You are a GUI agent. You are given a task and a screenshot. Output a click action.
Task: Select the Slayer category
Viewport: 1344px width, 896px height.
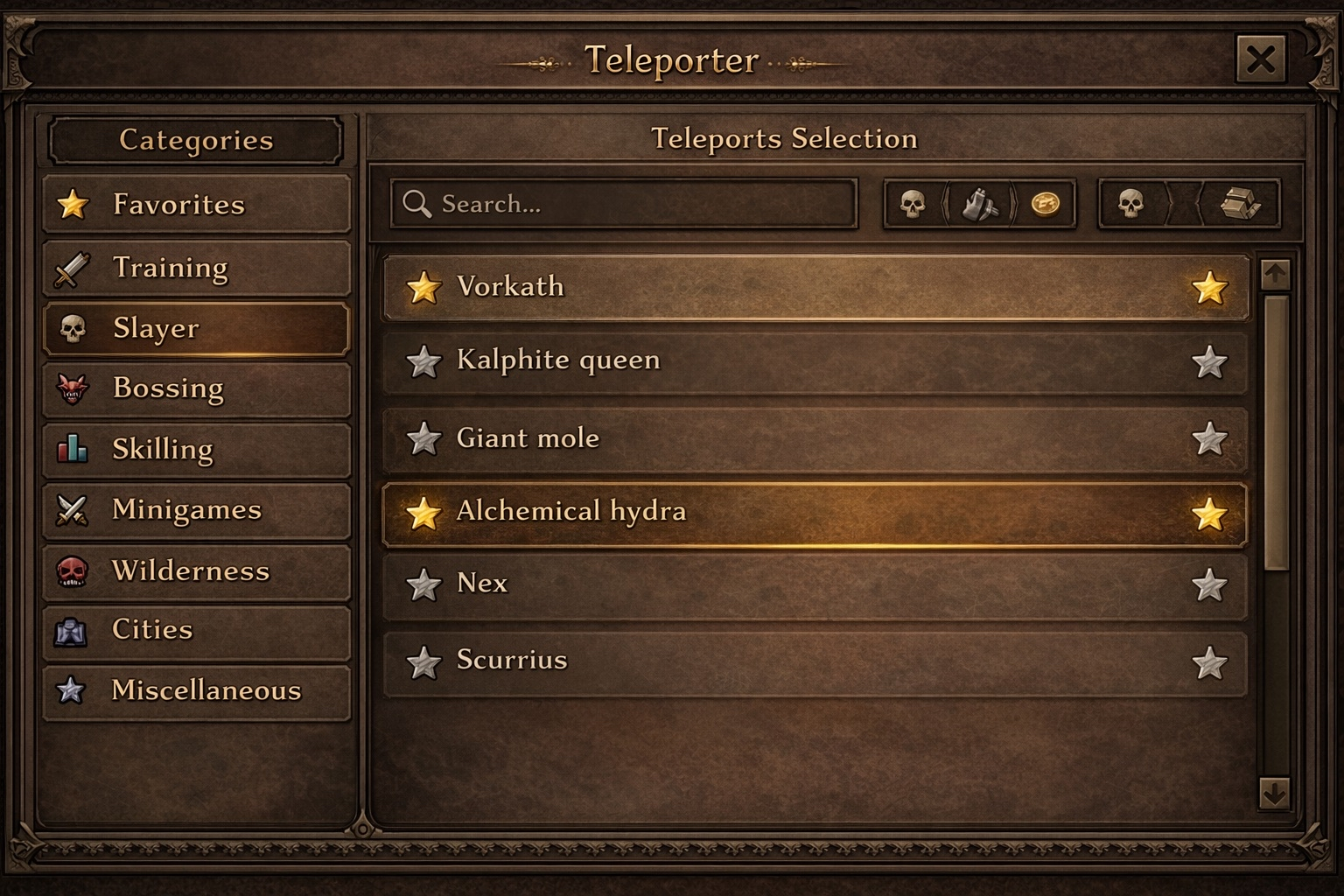point(197,329)
